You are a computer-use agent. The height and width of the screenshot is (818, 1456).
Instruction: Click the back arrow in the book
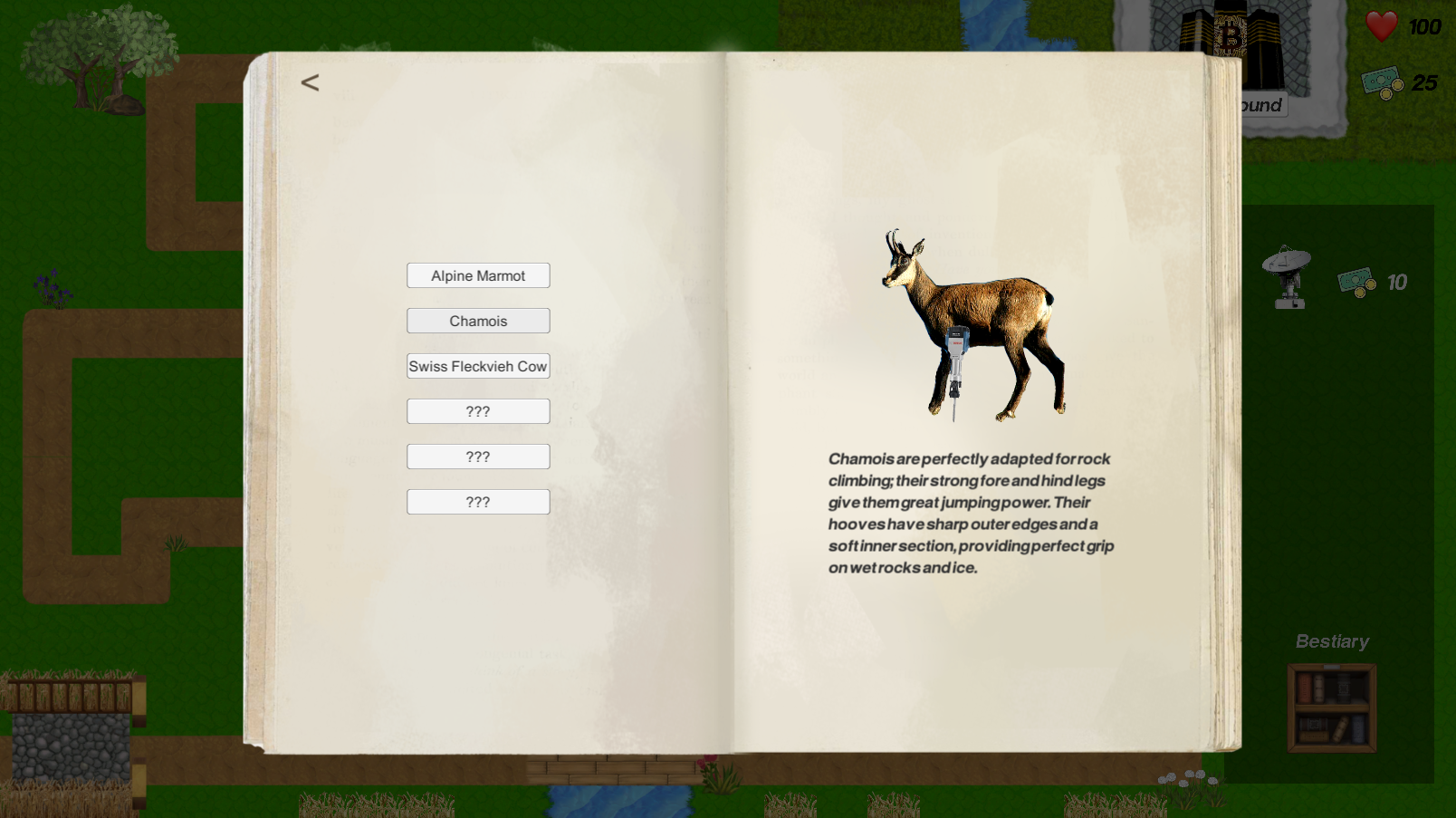click(310, 83)
